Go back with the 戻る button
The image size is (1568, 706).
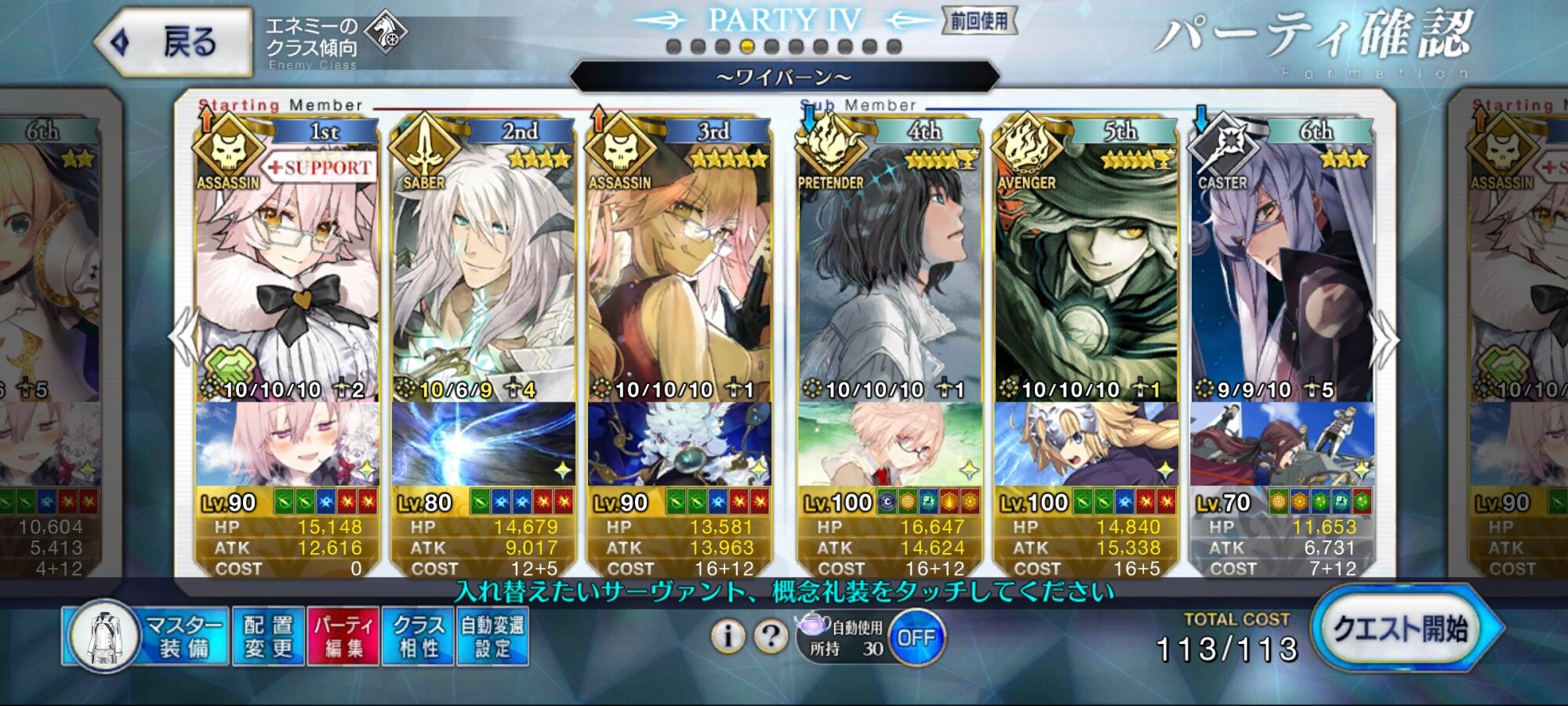pos(174,42)
